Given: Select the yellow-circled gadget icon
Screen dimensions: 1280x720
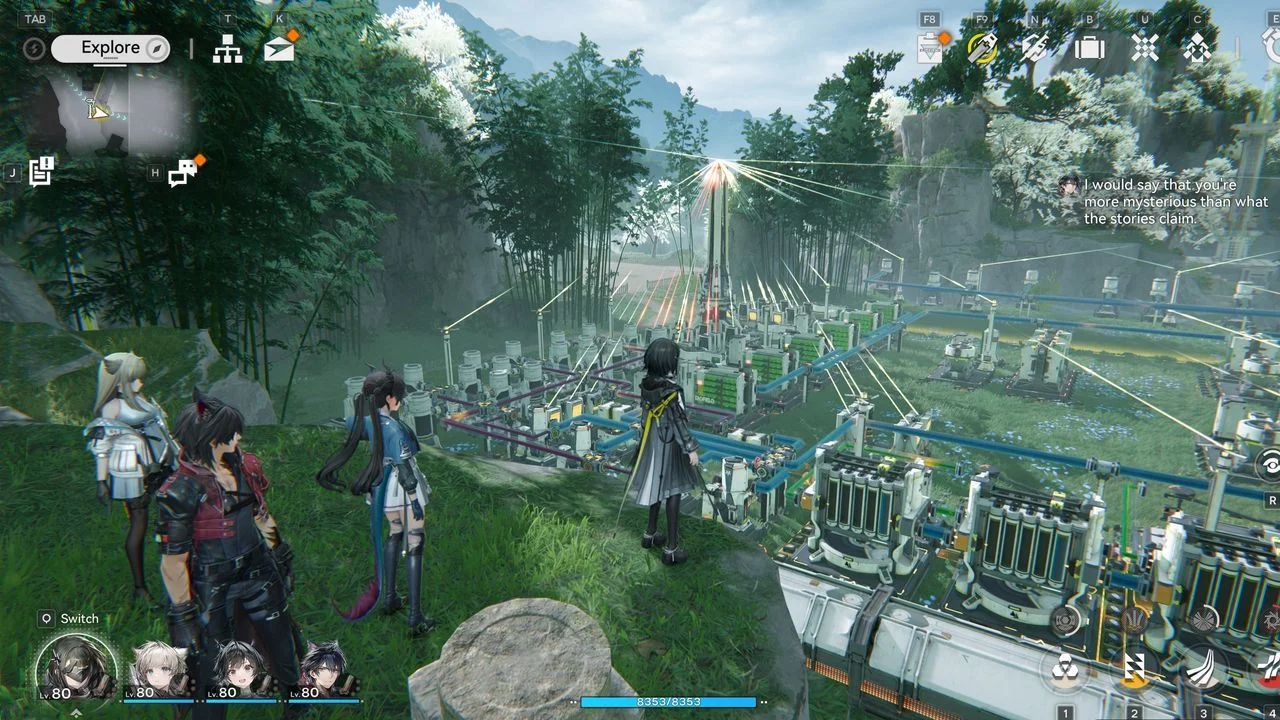Looking at the screenshot, I should click(983, 47).
